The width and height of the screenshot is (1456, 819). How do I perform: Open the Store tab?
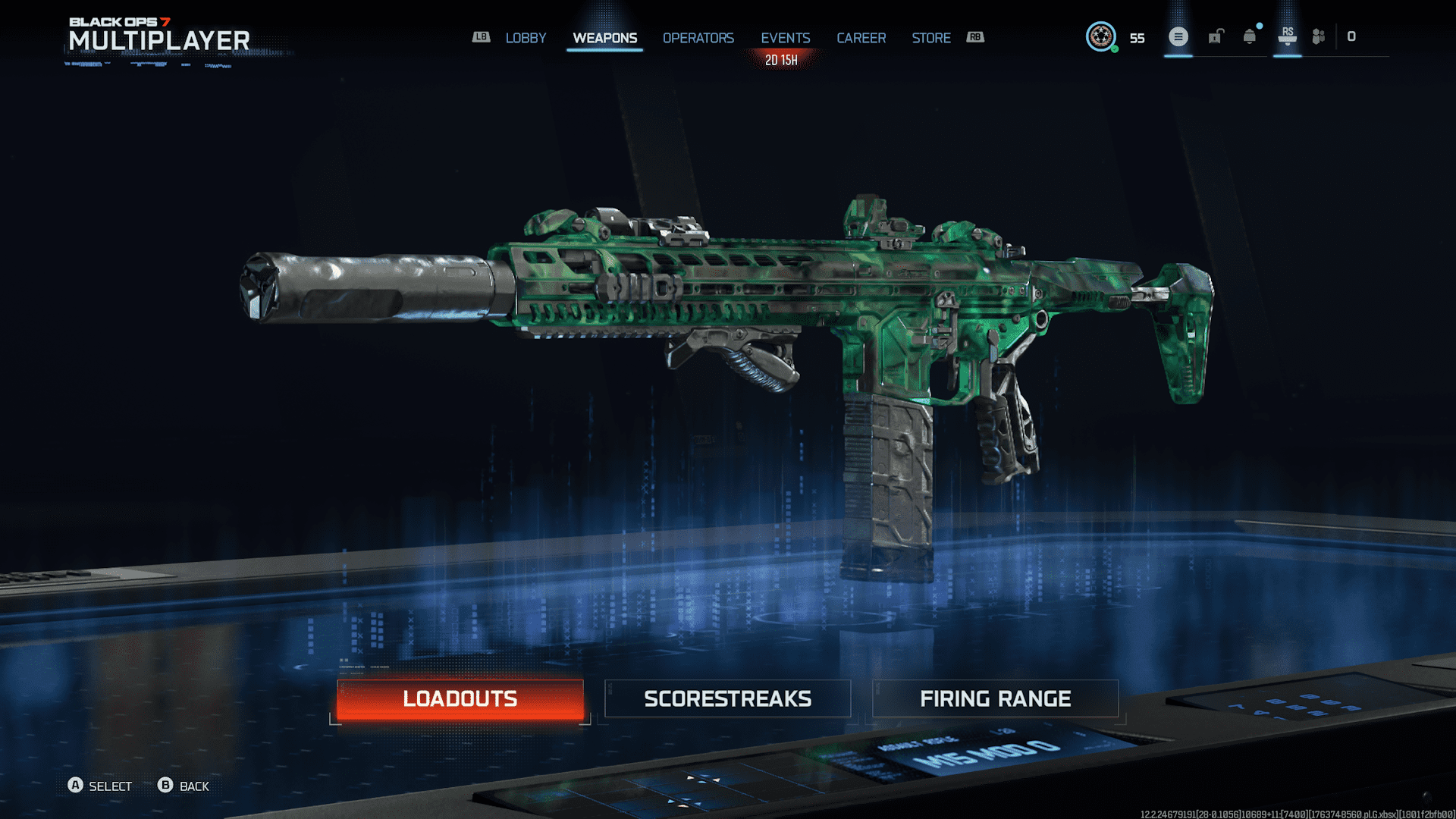pos(930,38)
